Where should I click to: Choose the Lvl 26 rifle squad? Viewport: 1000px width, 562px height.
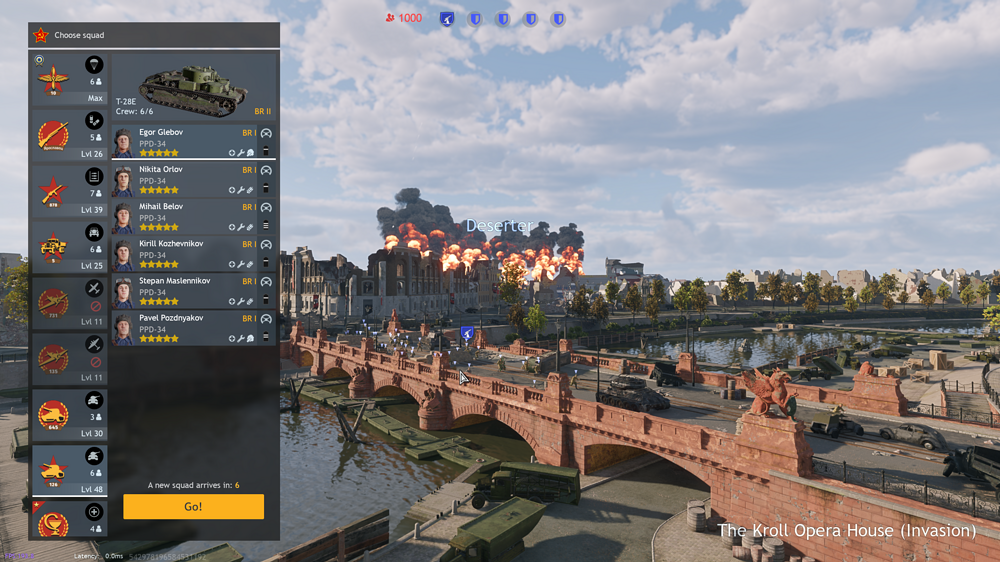click(x=69, y=135)
